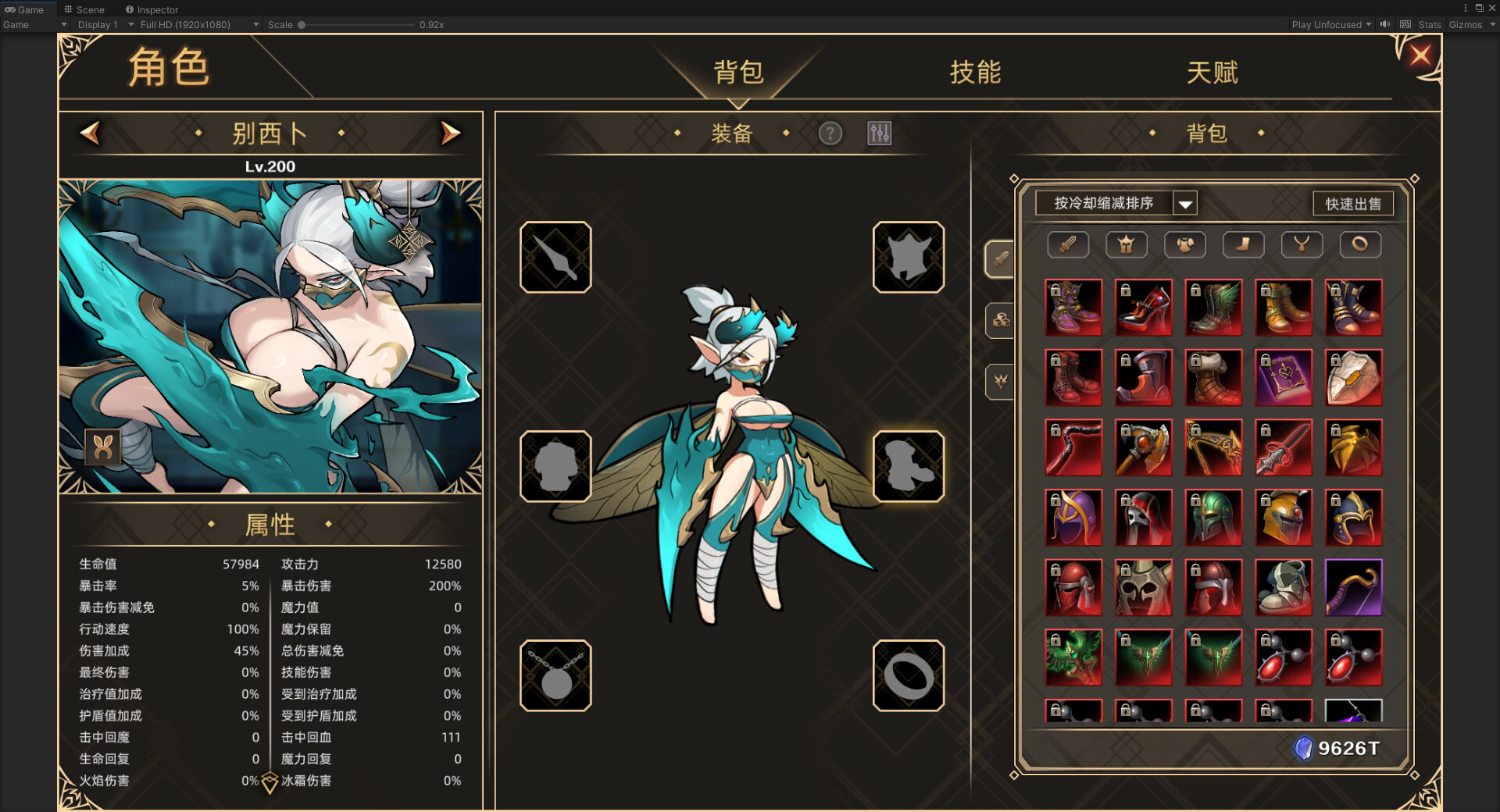Click the help question mark near 装备
This screenshot has width=1500, height=812.
tap(830, 134)
